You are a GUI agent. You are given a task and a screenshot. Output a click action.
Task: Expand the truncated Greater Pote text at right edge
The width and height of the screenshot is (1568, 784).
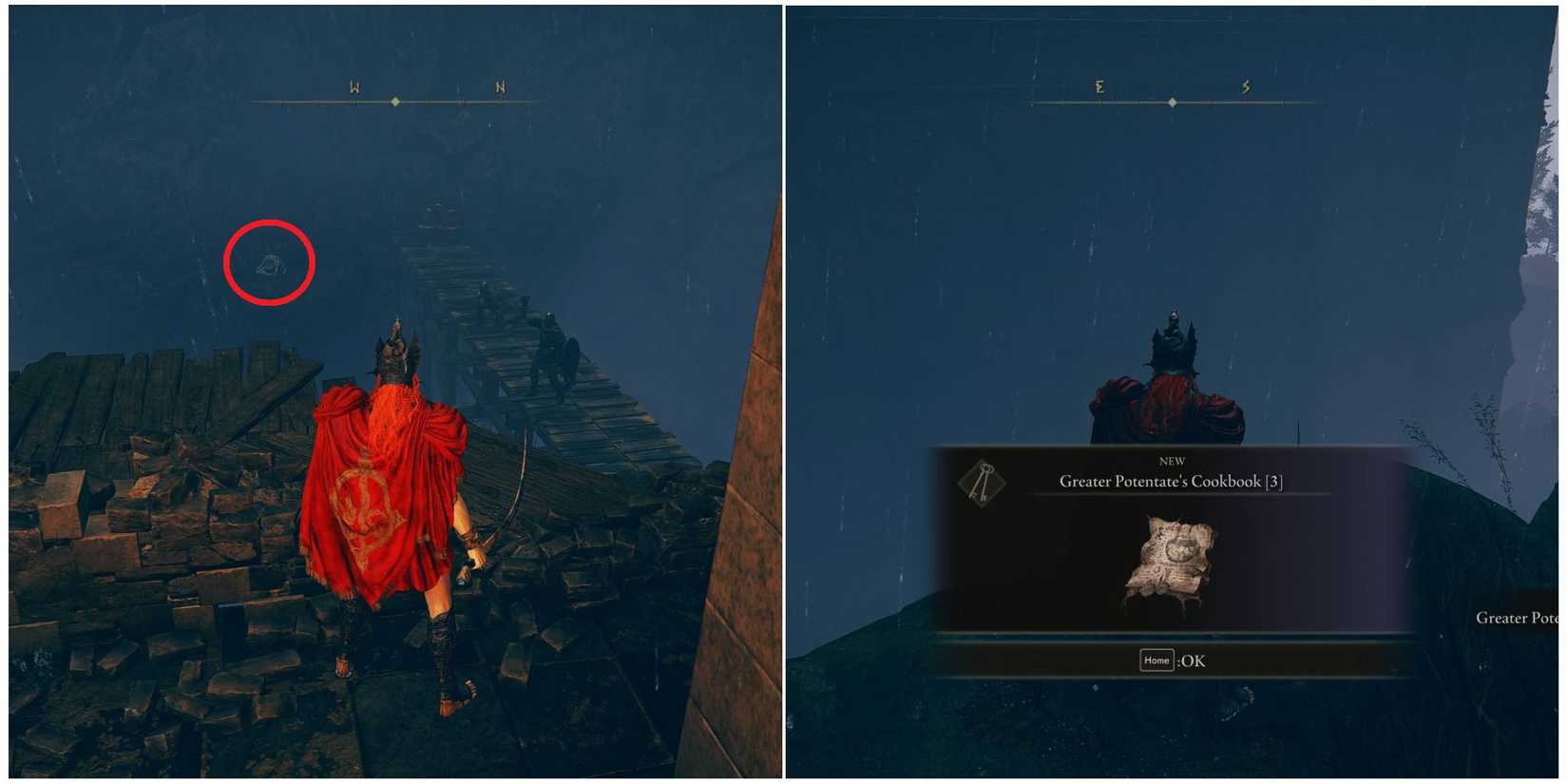tap(1516, 618)
